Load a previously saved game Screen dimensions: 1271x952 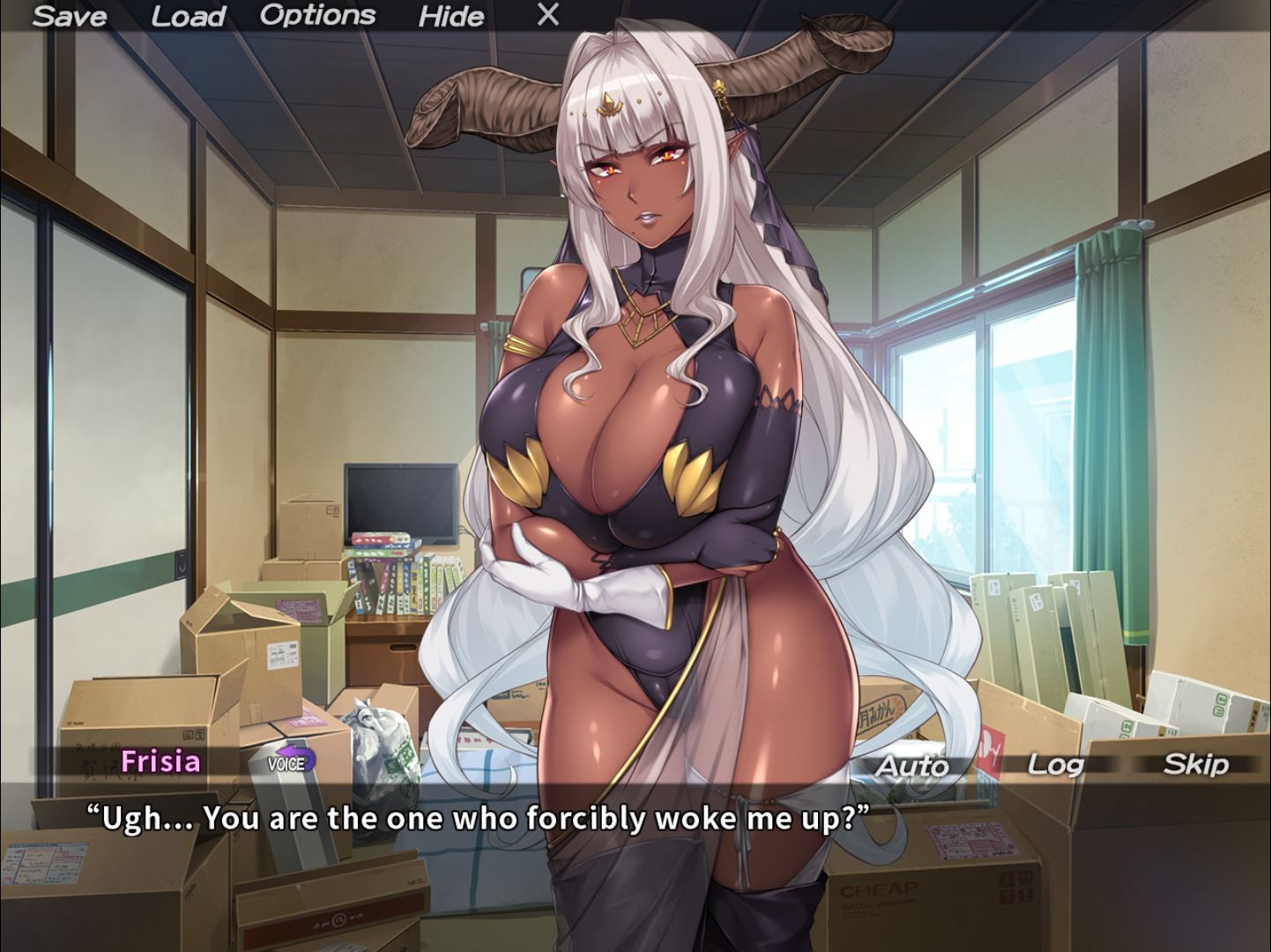[188, 16]
